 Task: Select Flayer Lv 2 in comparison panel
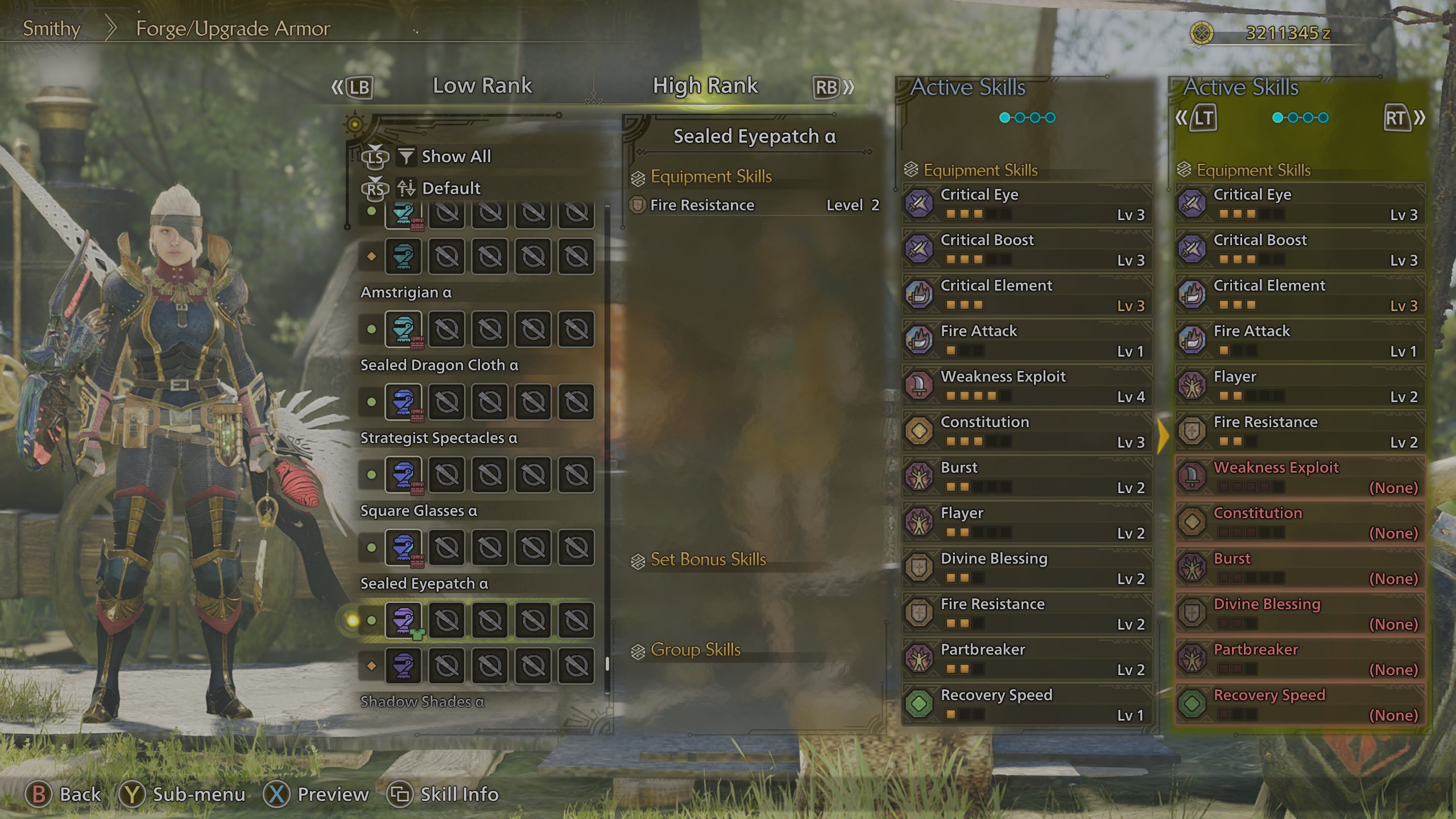tap(1300, 386)
